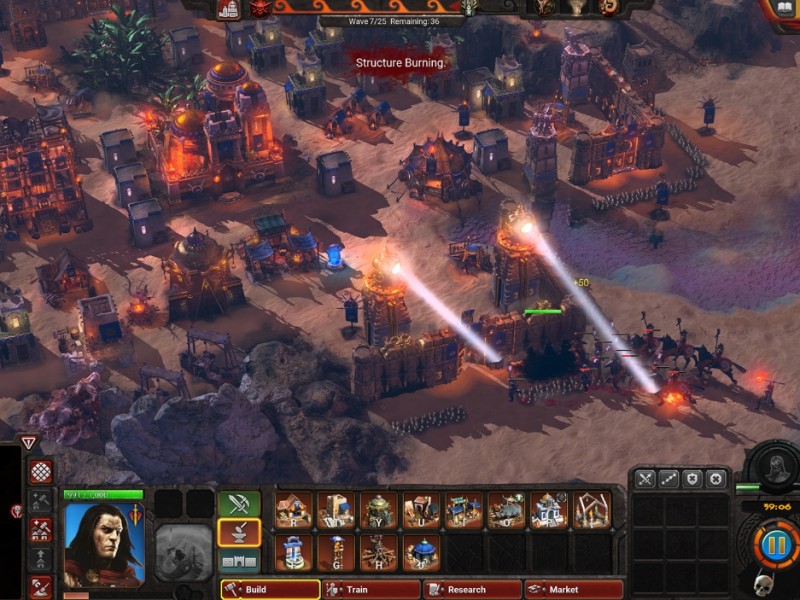Open the book icon in top corner
Image resolution: width=800 pixels, height=600 pixels.
785,9
